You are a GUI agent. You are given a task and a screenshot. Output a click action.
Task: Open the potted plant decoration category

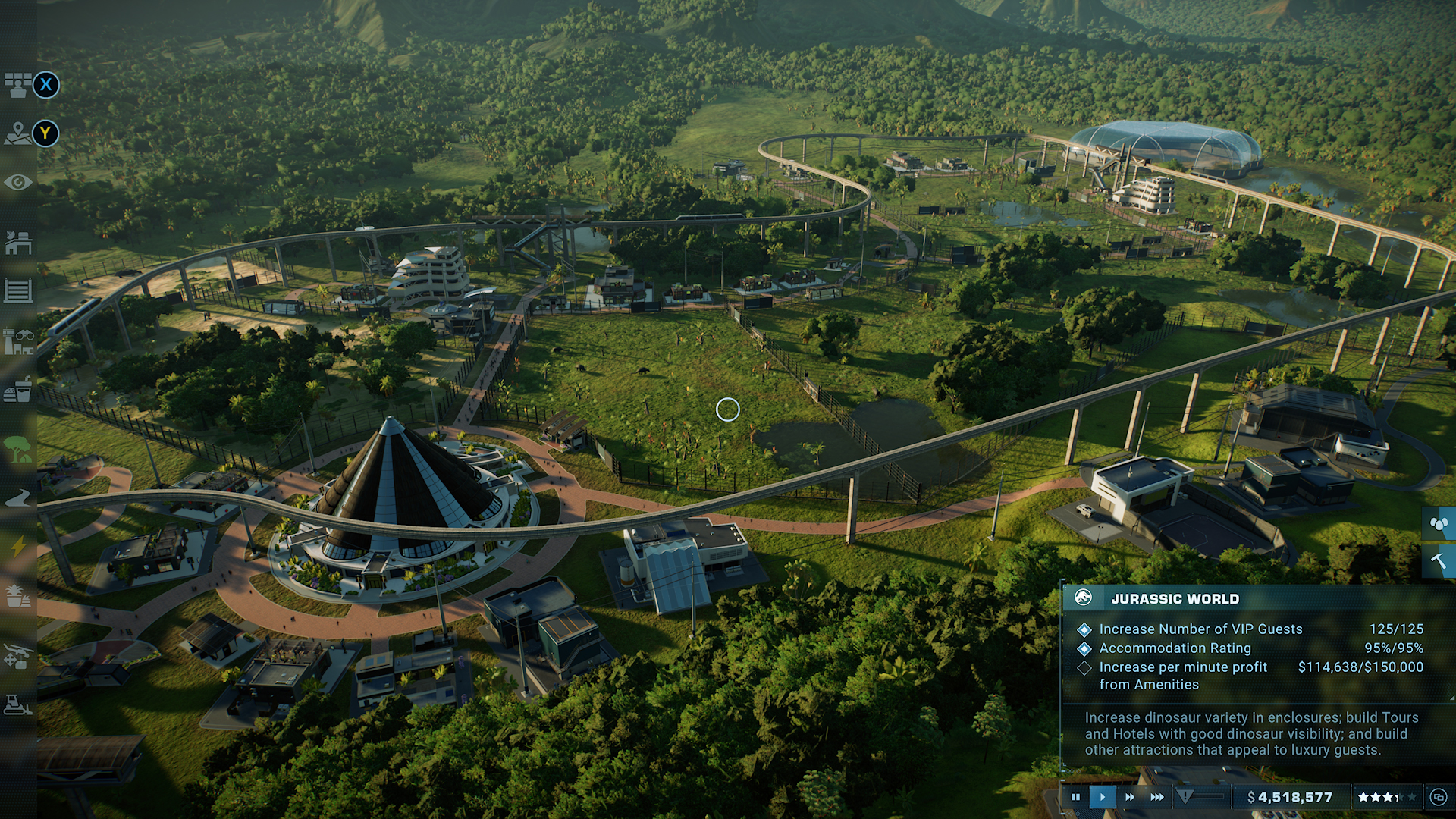18,596
